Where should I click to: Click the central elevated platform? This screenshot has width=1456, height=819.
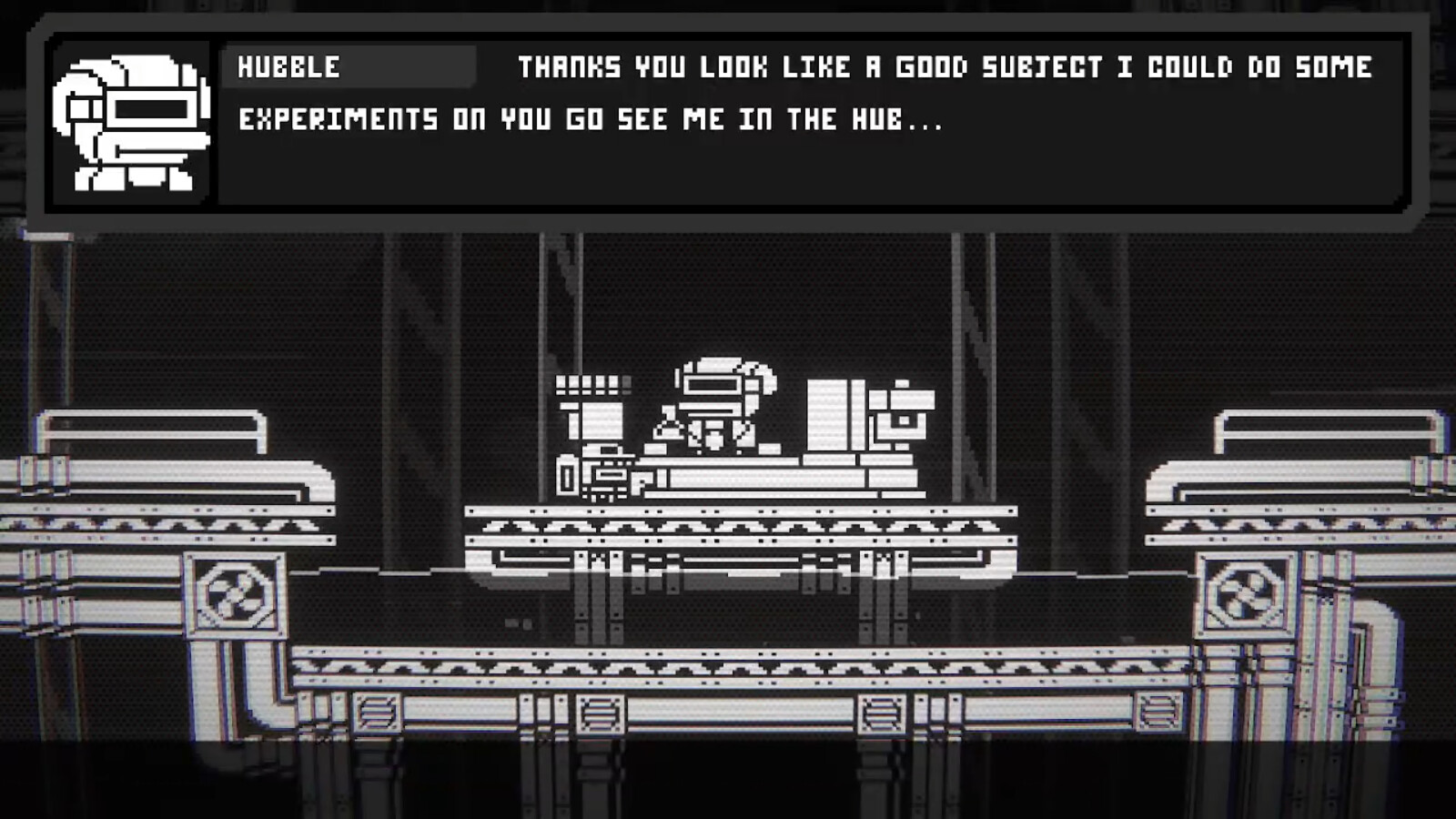click(x=742, y=523)
